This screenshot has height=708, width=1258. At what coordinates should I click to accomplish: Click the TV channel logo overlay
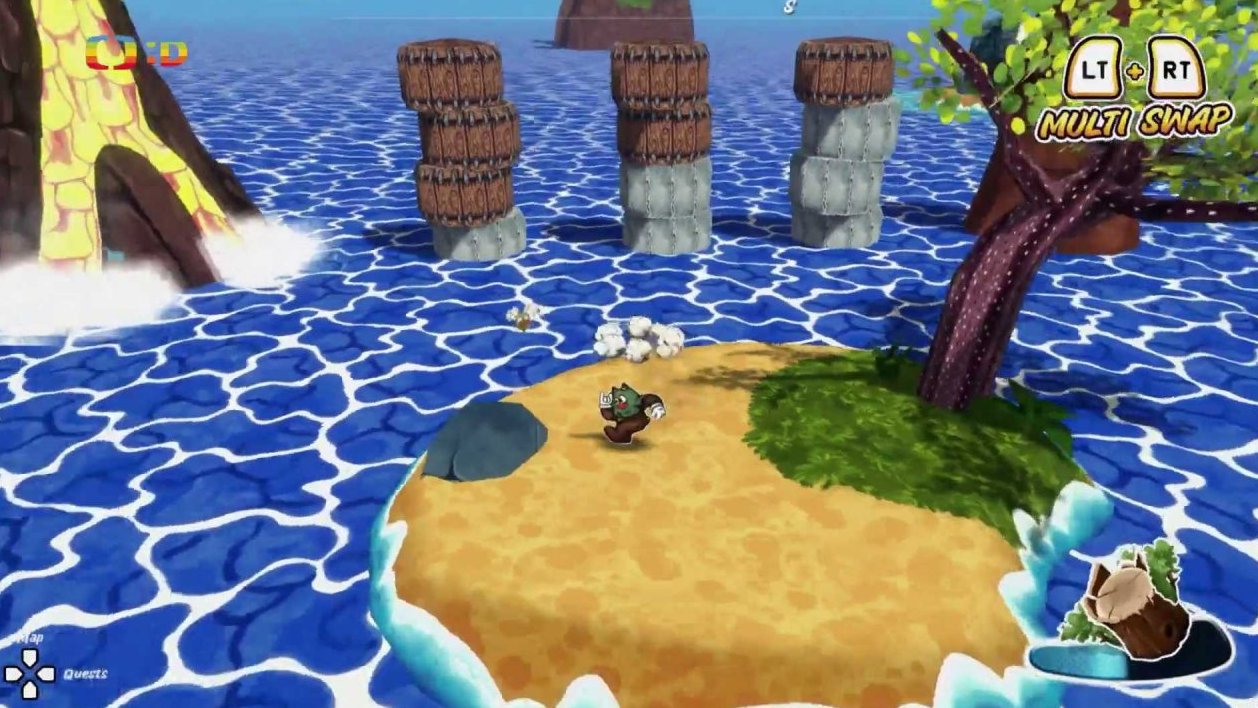135,52
